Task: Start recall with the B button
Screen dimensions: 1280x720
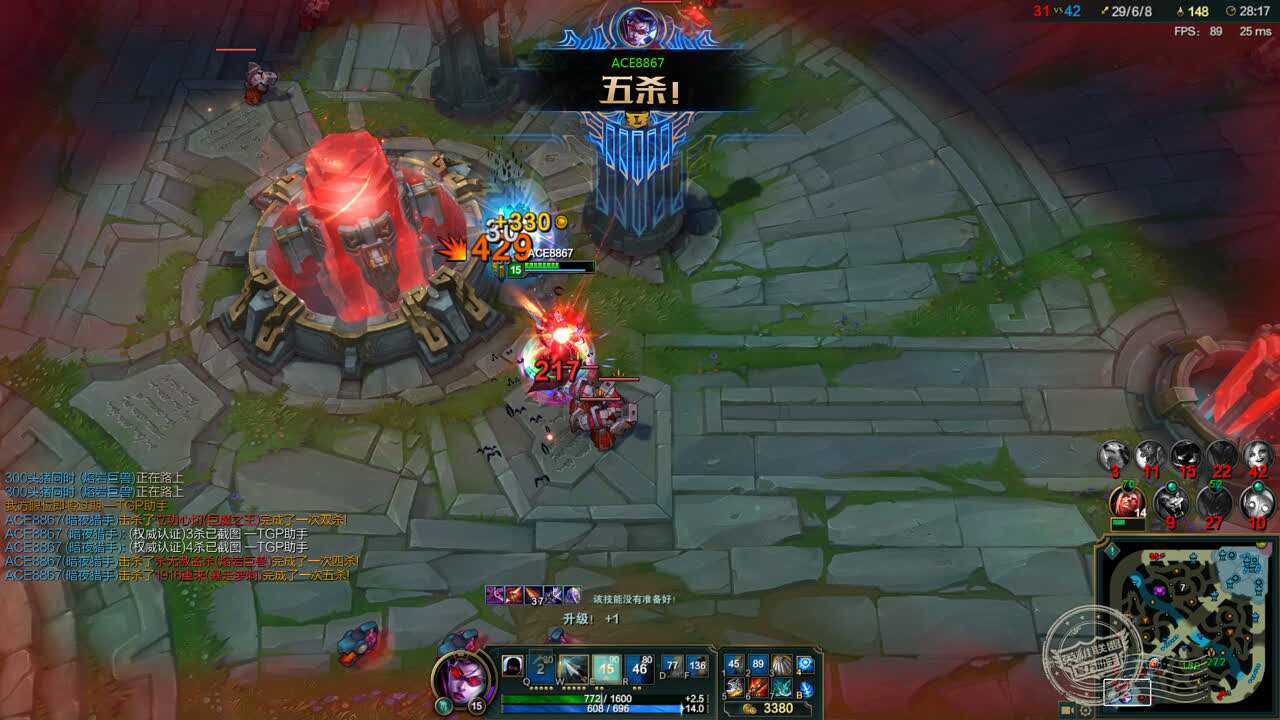Action: (x=805, y=688)
